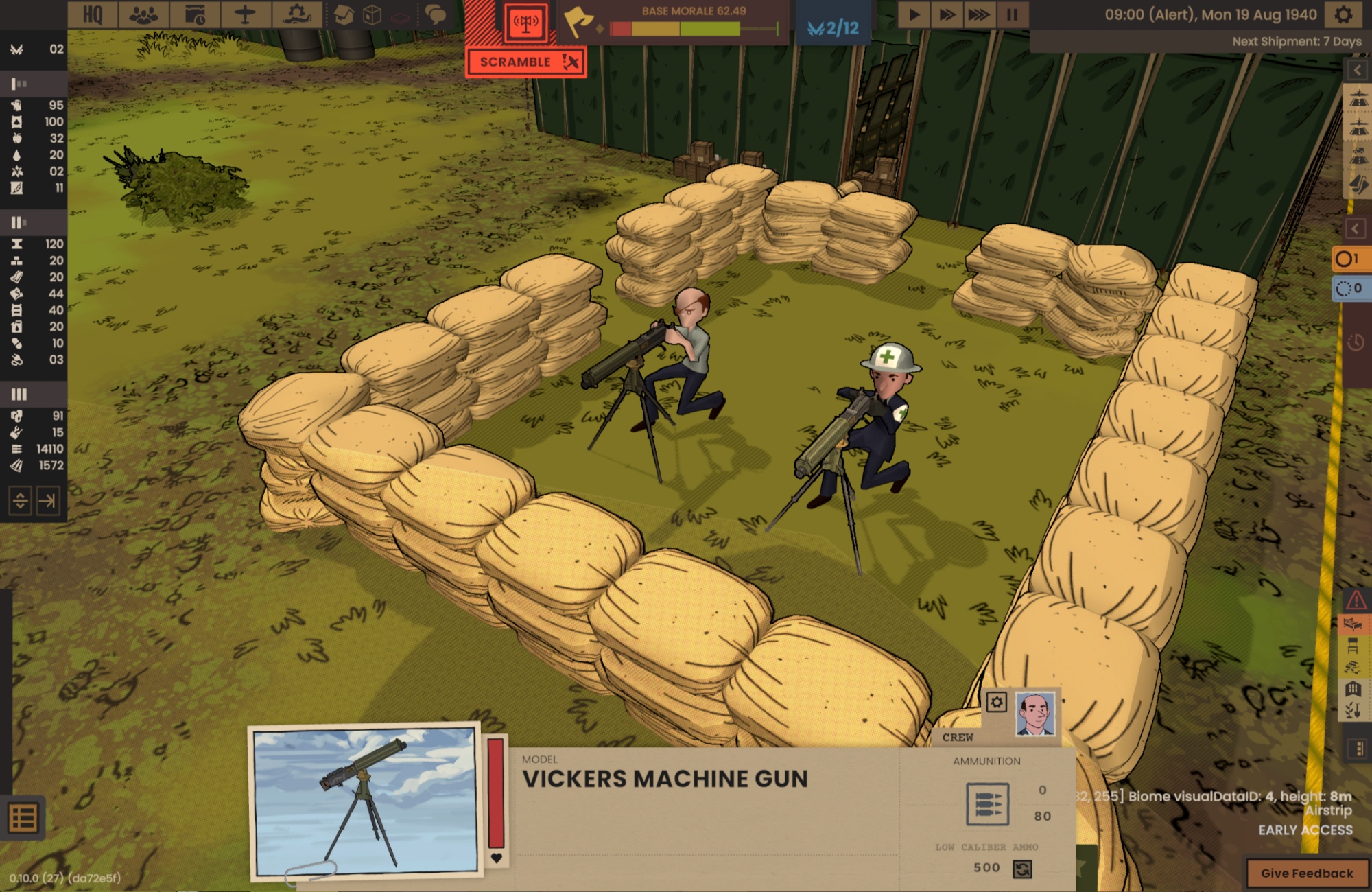Set game speed to triple fast-forward
This screenshot has width=1372, height=892.
(x=979, y=14)
